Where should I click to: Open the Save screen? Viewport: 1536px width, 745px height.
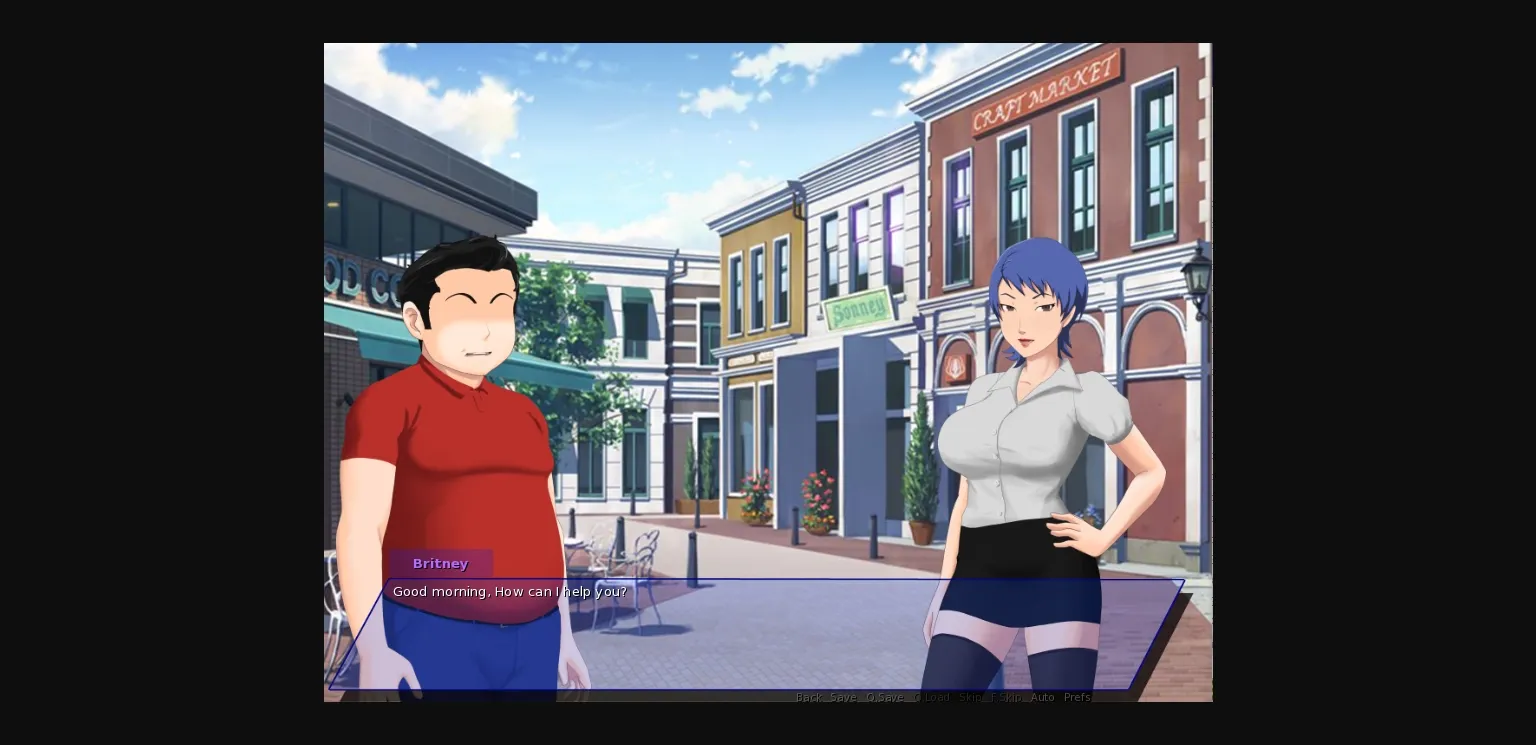(843, 697)
